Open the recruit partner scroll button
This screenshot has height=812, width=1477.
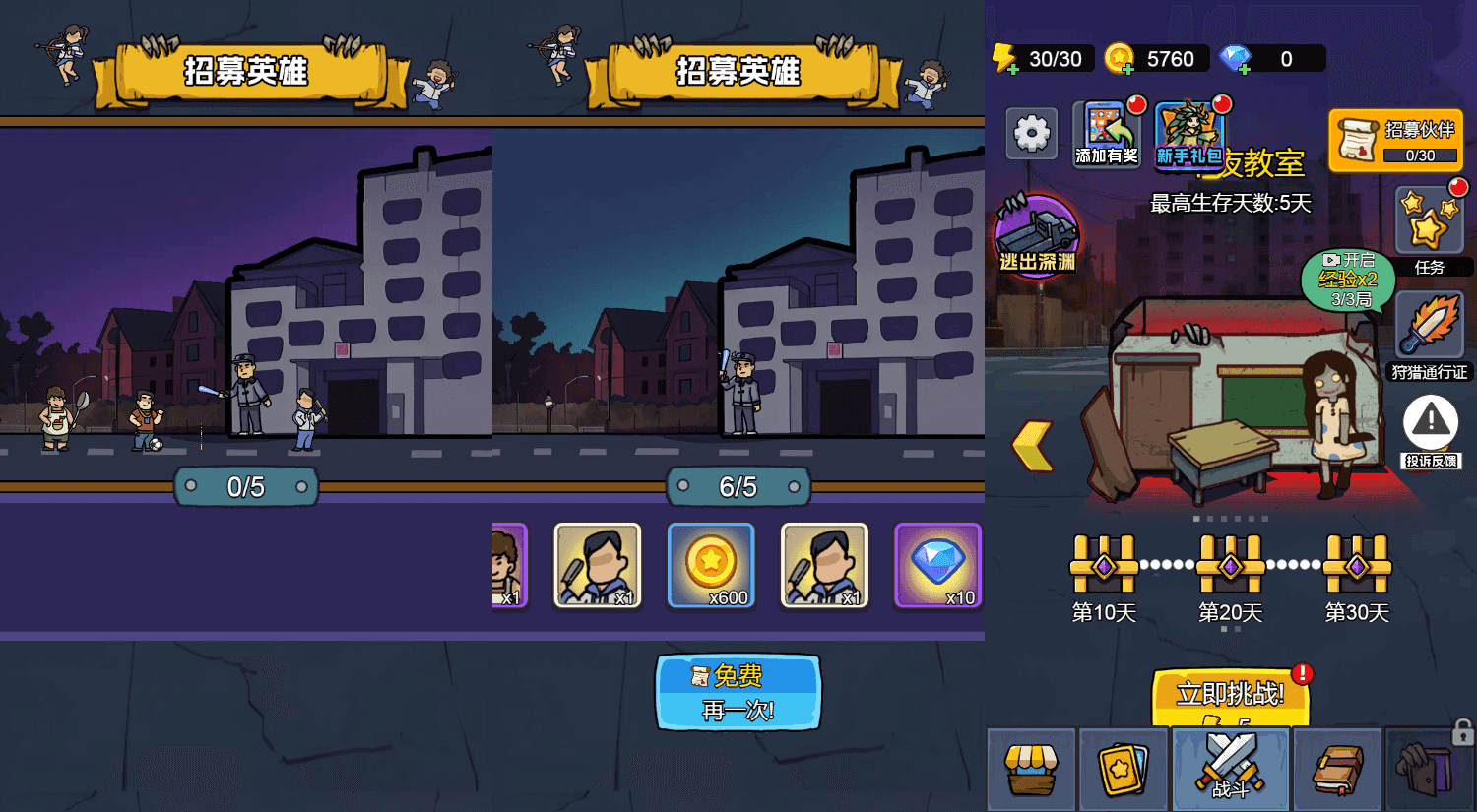point(1395,141)
